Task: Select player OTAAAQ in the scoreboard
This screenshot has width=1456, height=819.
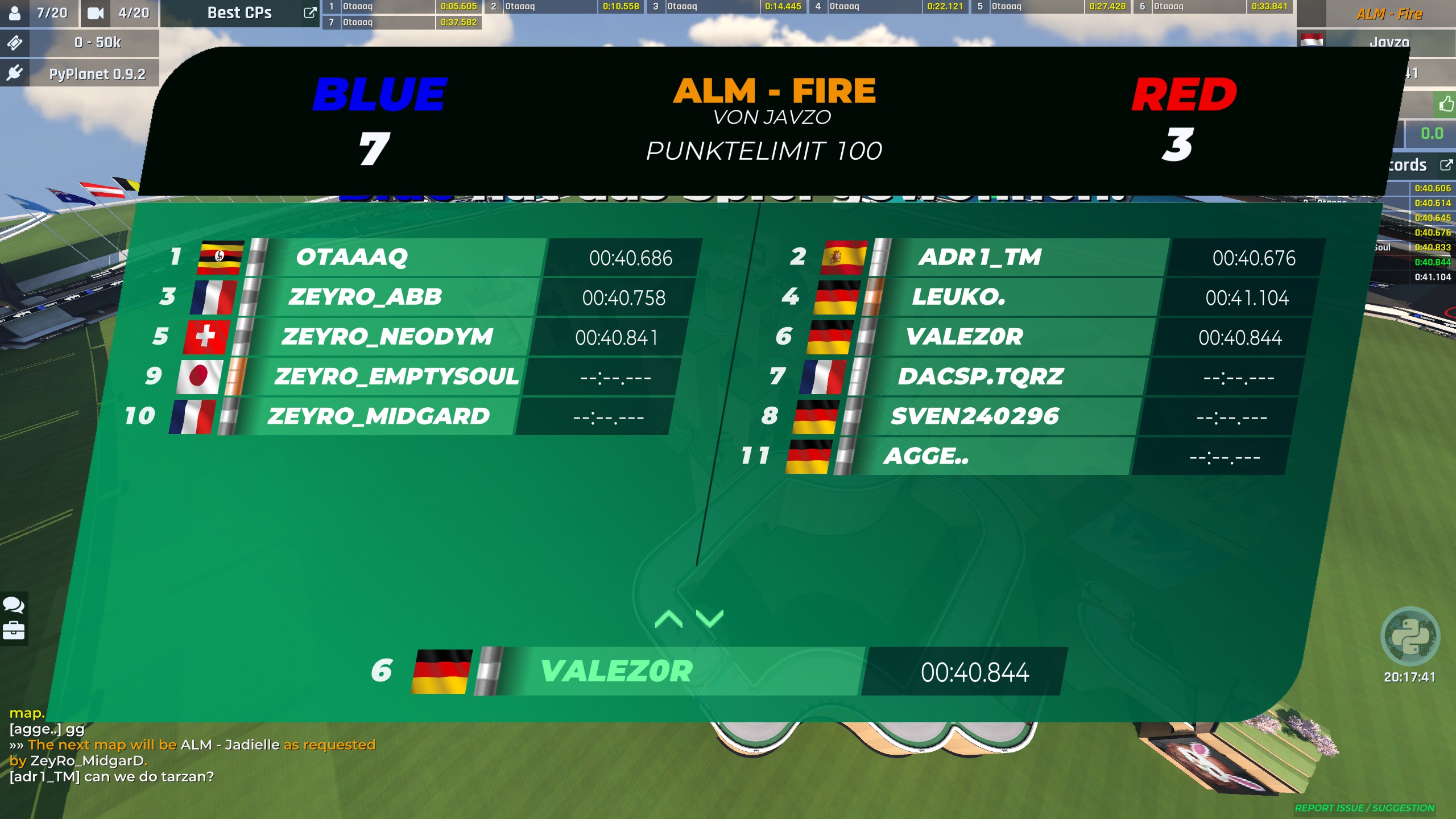Action: point(351,258)
